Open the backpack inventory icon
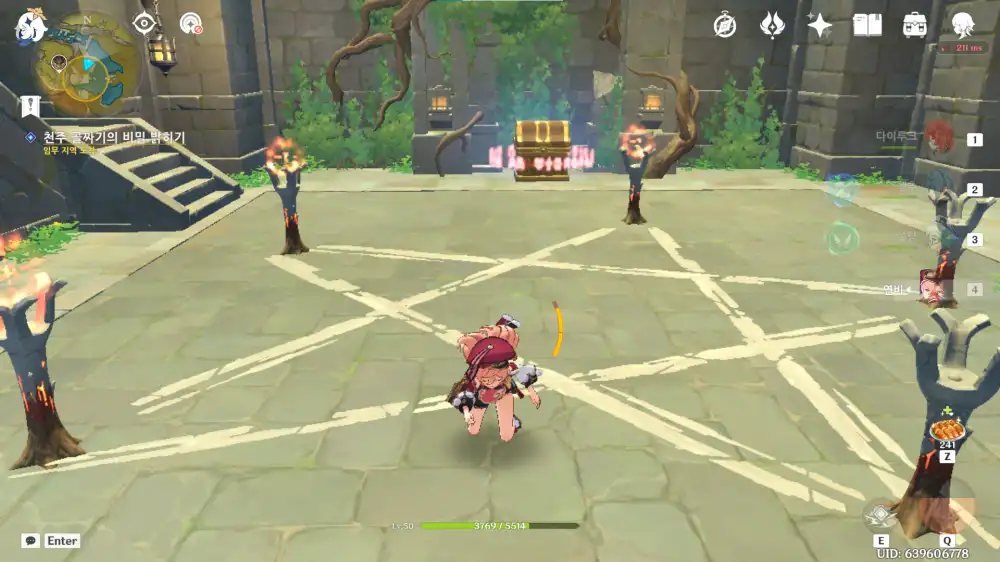Screen dimensions: 1000x562 click(x=914, y=25)
